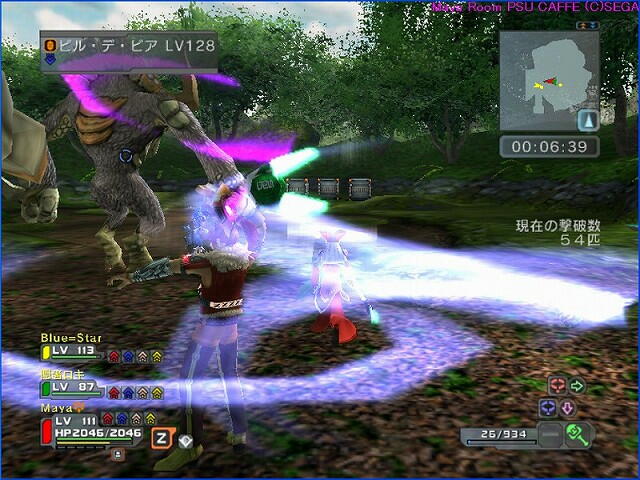Click the minimap's north arrow icon
Viewport: 640px width, 480px height.
point(588,121)
